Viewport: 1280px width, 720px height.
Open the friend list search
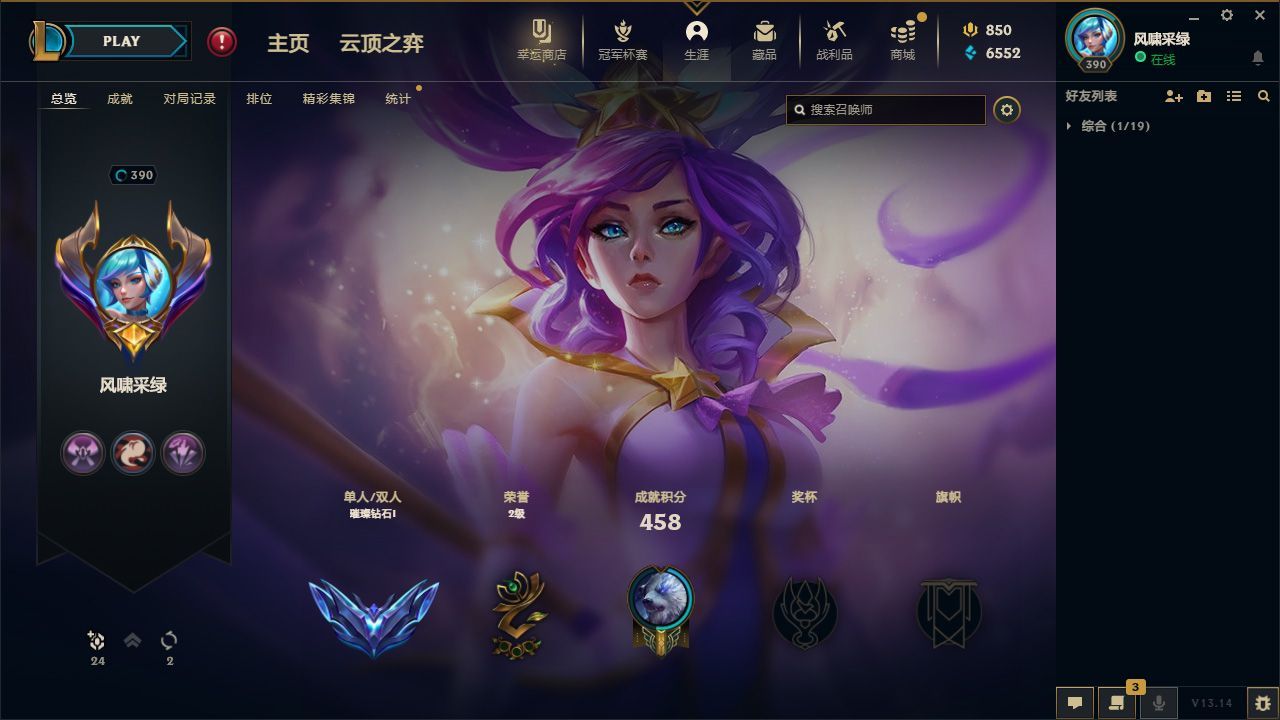tap(1263, 95)
